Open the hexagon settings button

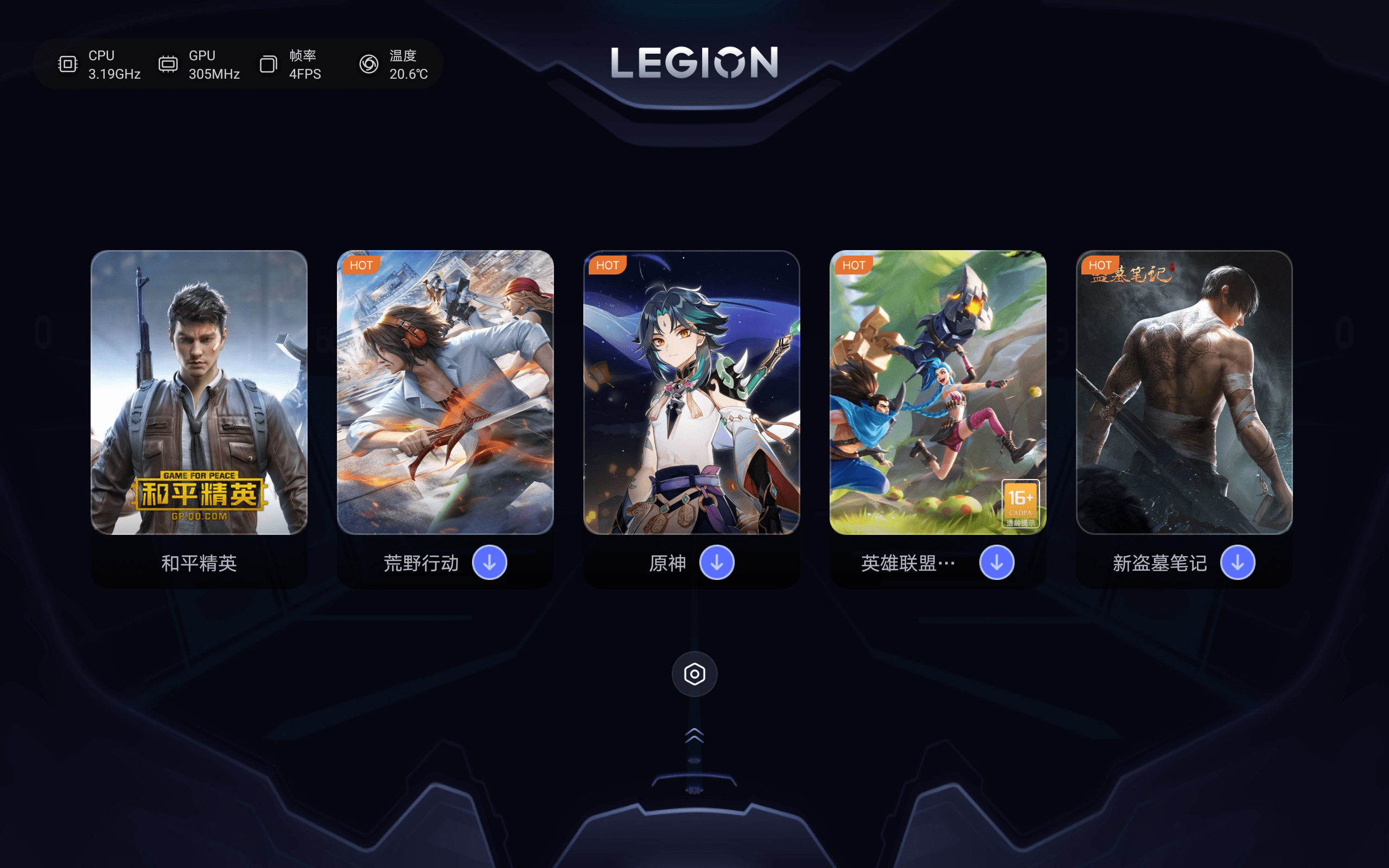[694, 674]
